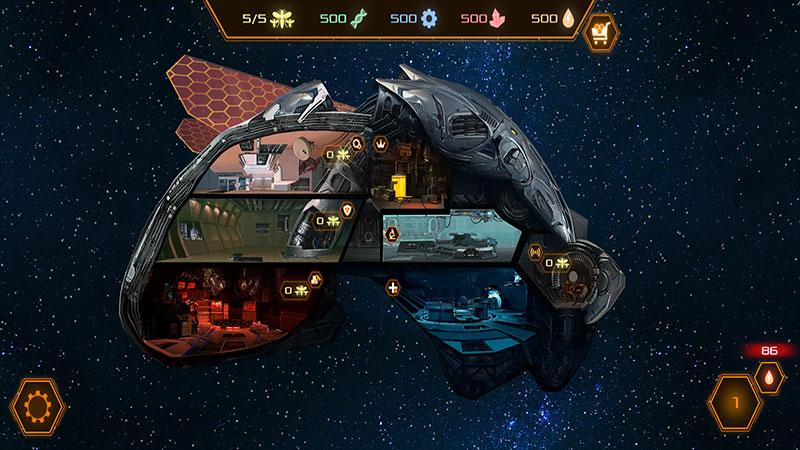The image size is (800, 450).
Task: Select the microscope lab room icon
Action: (x=392, y=234)
